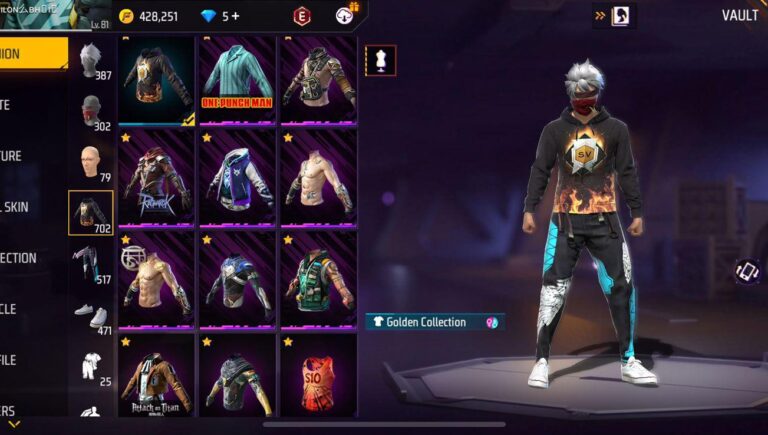Image resolution: width=768 pixels, height=435 pixels.
Task: Switch to the pants category with 517 items
Action: tap(92, 265)
